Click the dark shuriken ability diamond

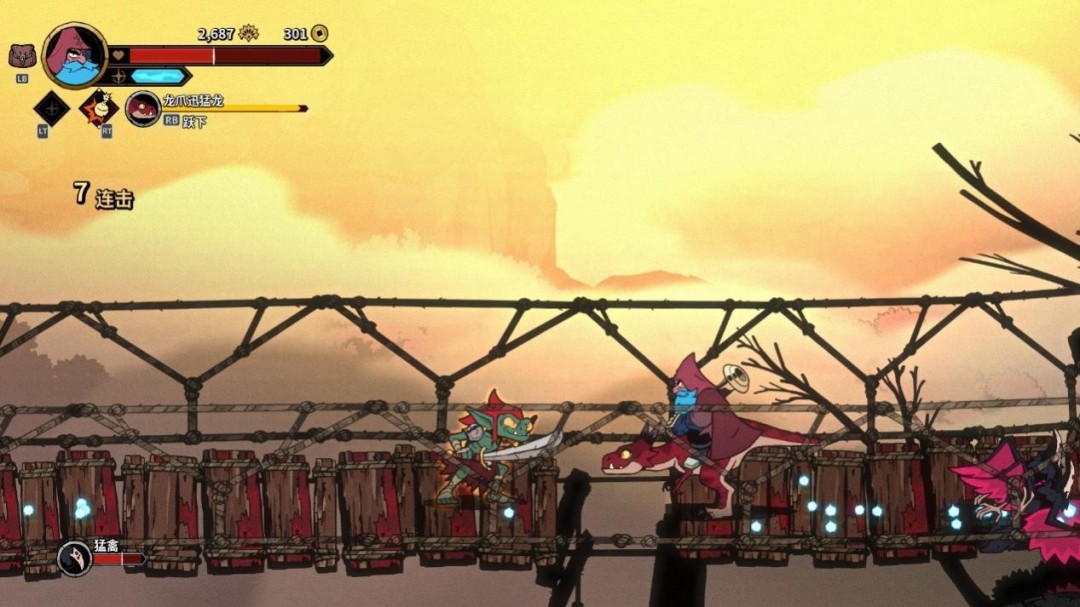click(x=51, y=108)
